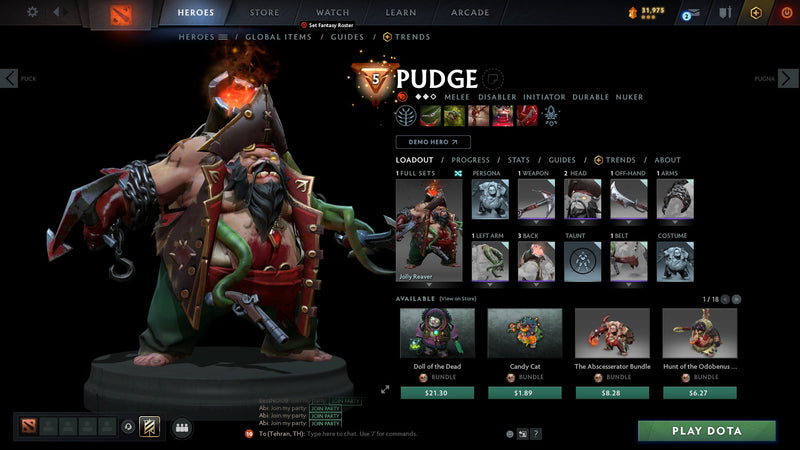Switch to the Store tab
The width and height of the screenshot is (800, 450).
click(x=264, y=13)
